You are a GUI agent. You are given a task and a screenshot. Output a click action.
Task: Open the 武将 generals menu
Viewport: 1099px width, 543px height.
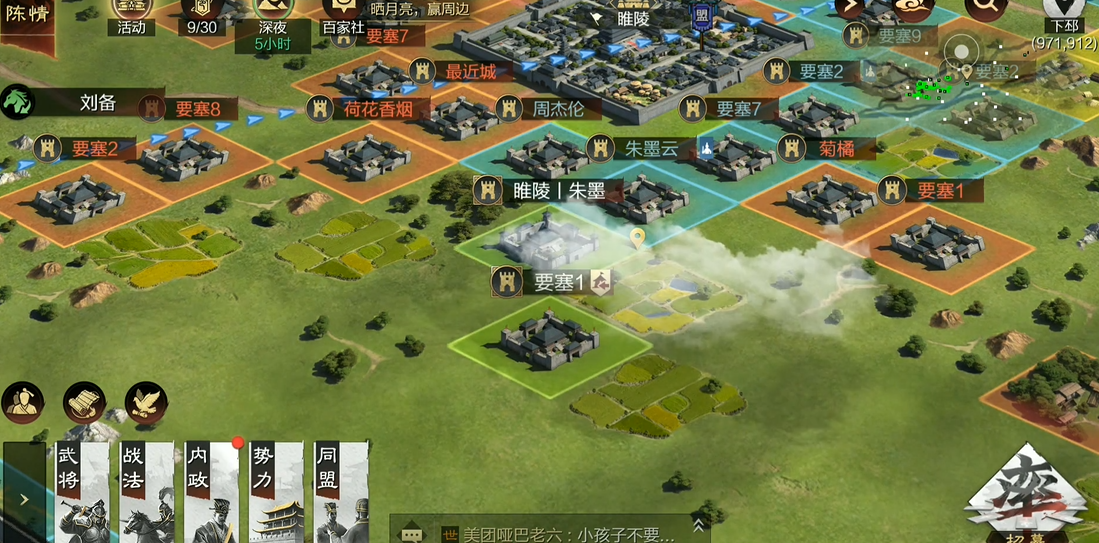[79, 492]
